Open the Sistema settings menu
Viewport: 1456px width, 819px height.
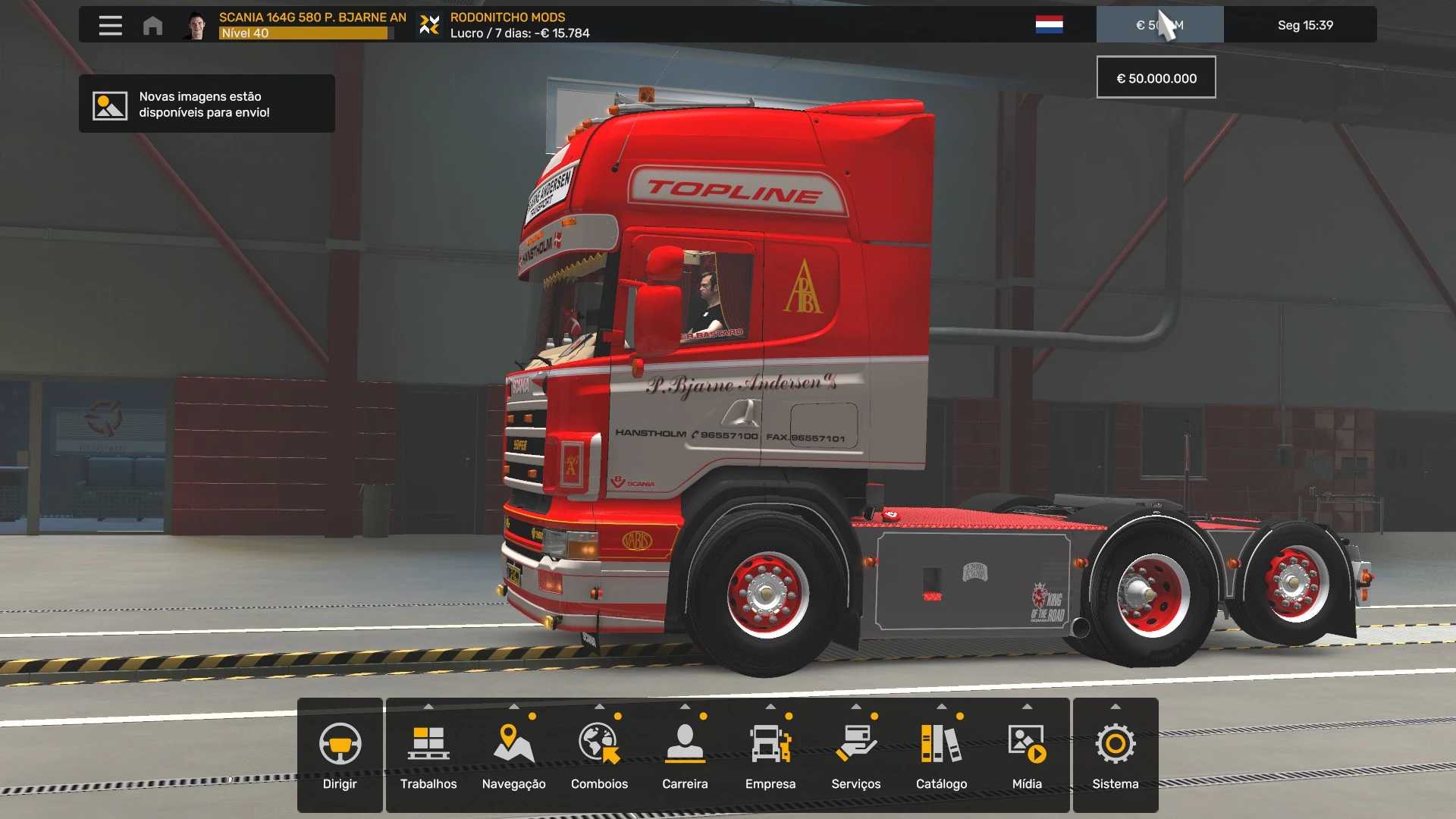pos(1116,755)
